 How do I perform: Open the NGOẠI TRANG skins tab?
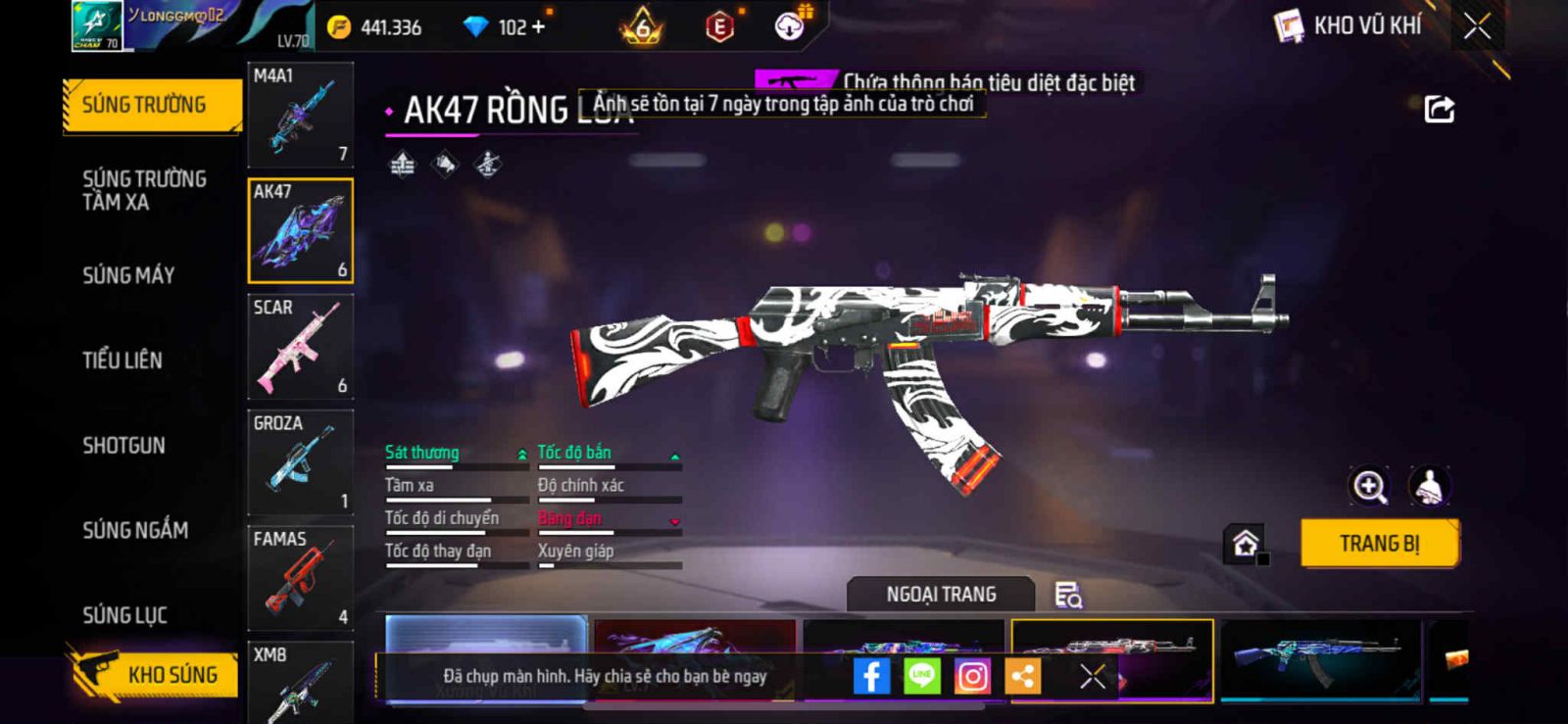click(x=941, y=595)
